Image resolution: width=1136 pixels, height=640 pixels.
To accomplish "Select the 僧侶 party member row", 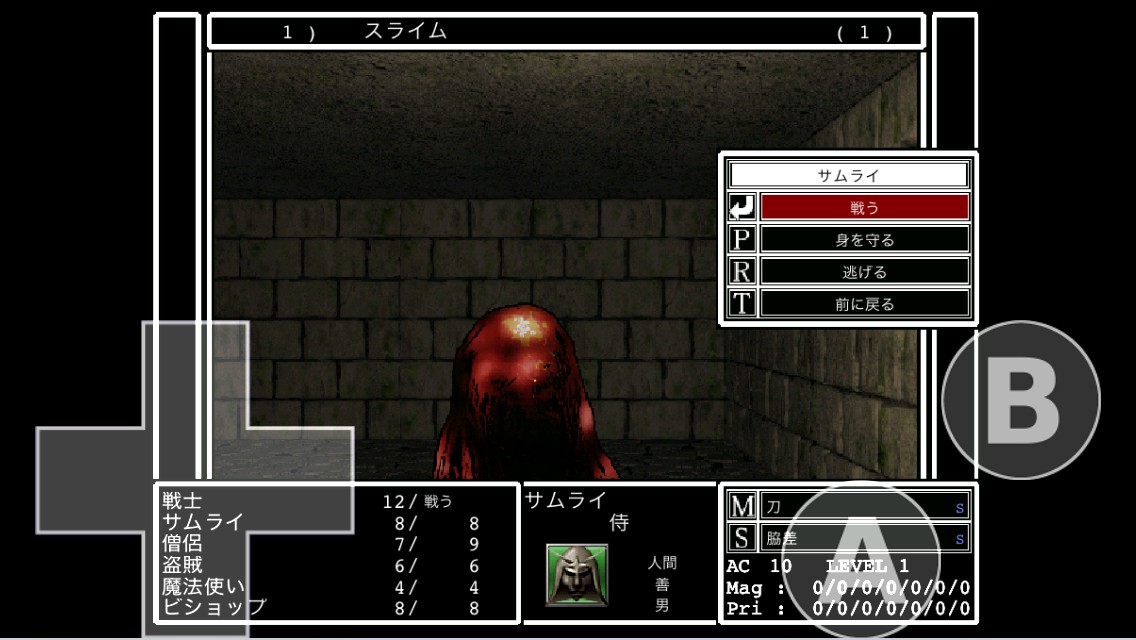I will 320,544.
